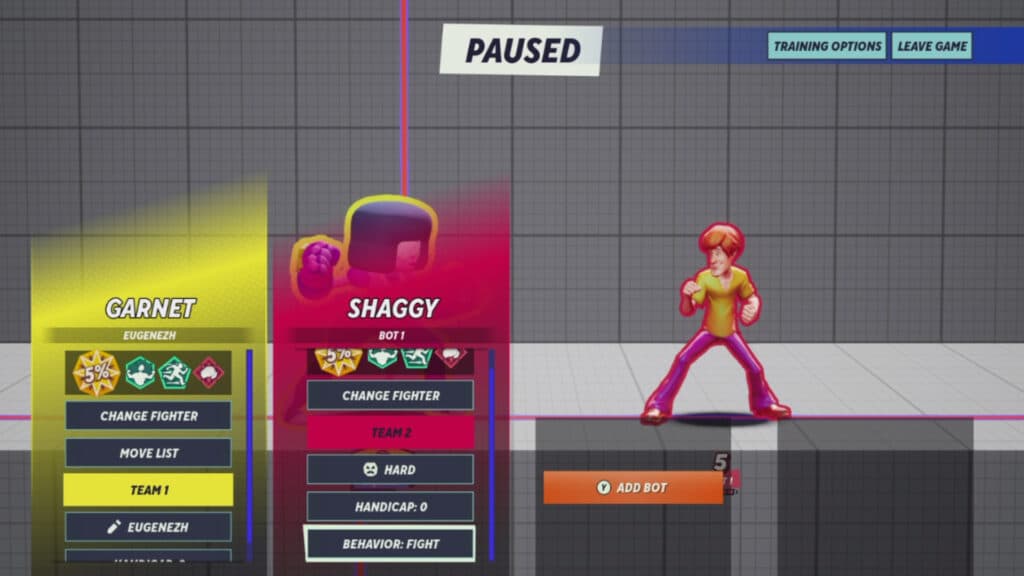This screenshot has height=576, width=1024.
Task: Adjust Shaggy's Handicap: 0 setting
Action: pyautogui.click(x=390, y=507)
